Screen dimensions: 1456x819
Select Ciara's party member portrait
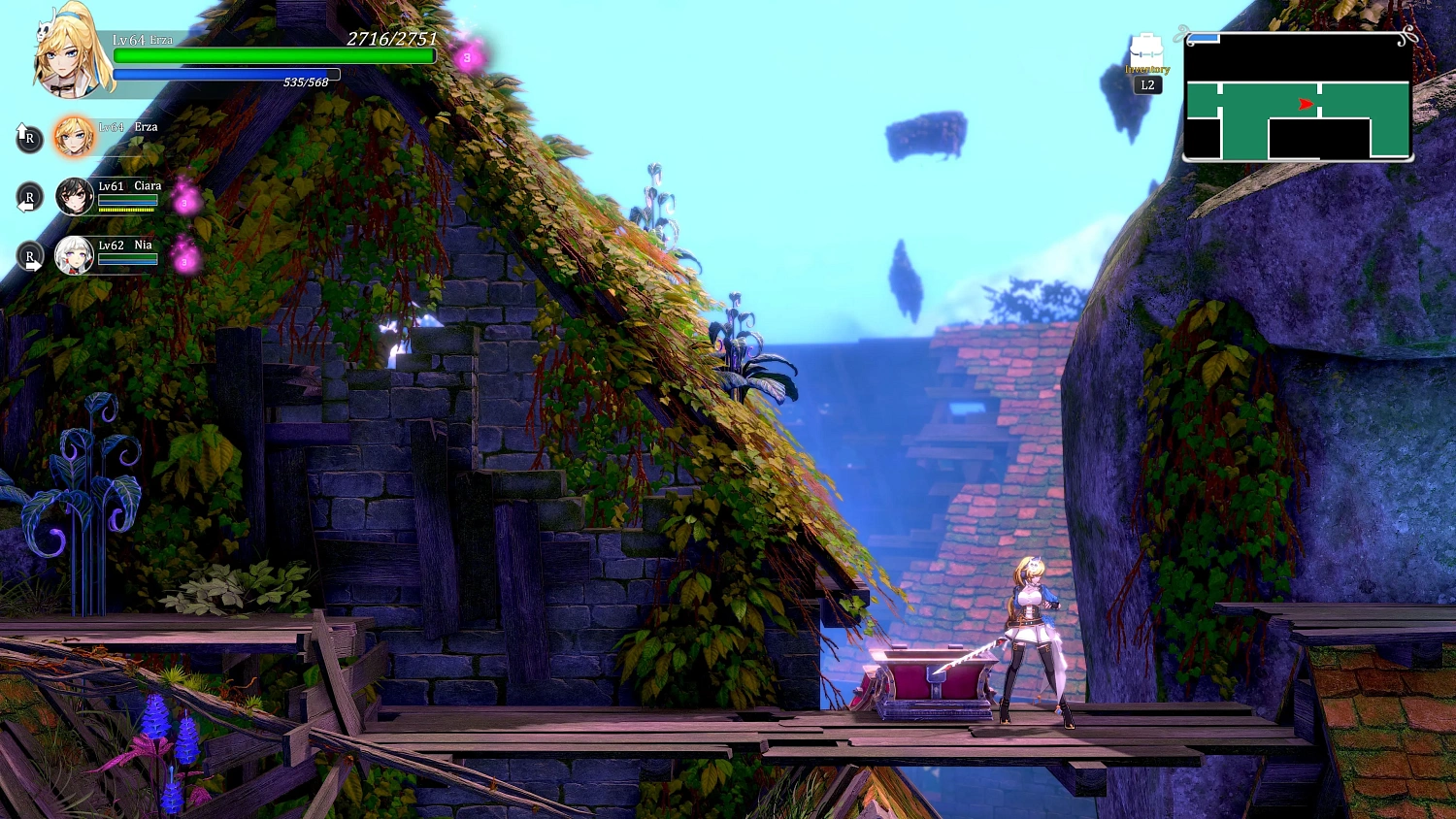tap(74, 196)
